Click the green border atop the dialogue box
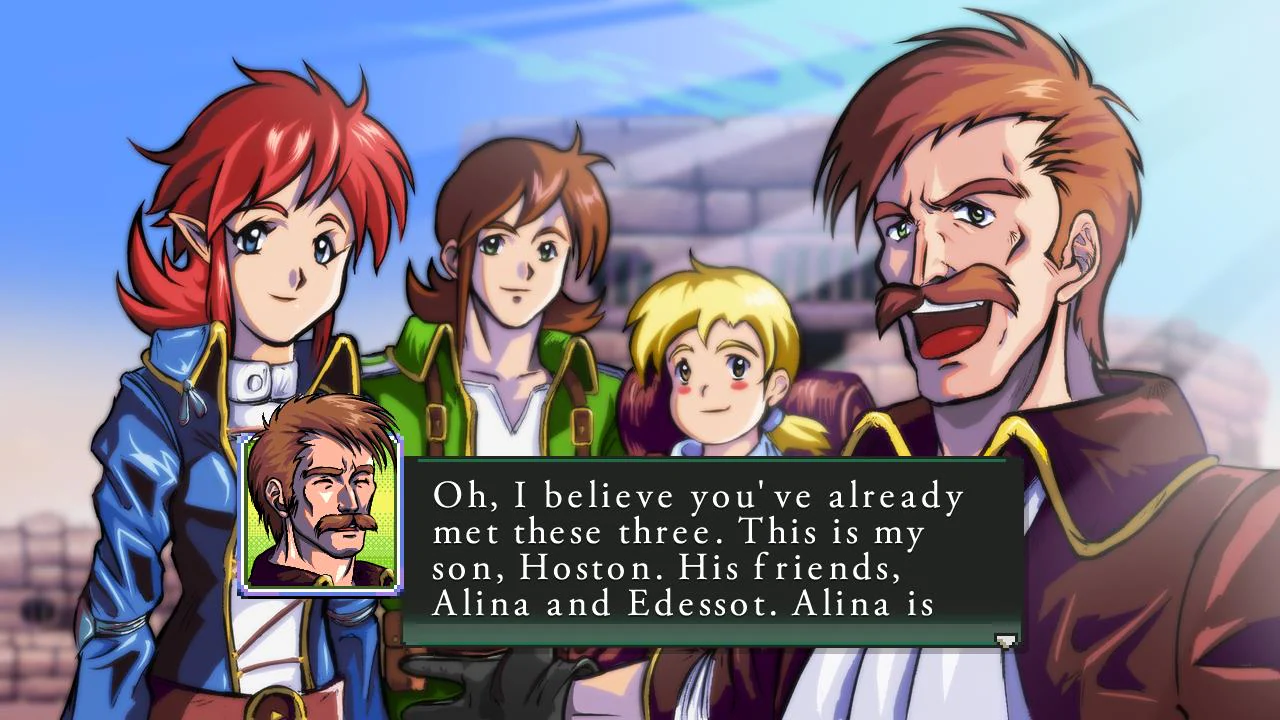1280x720 pixels. click(x=700, y=462)
